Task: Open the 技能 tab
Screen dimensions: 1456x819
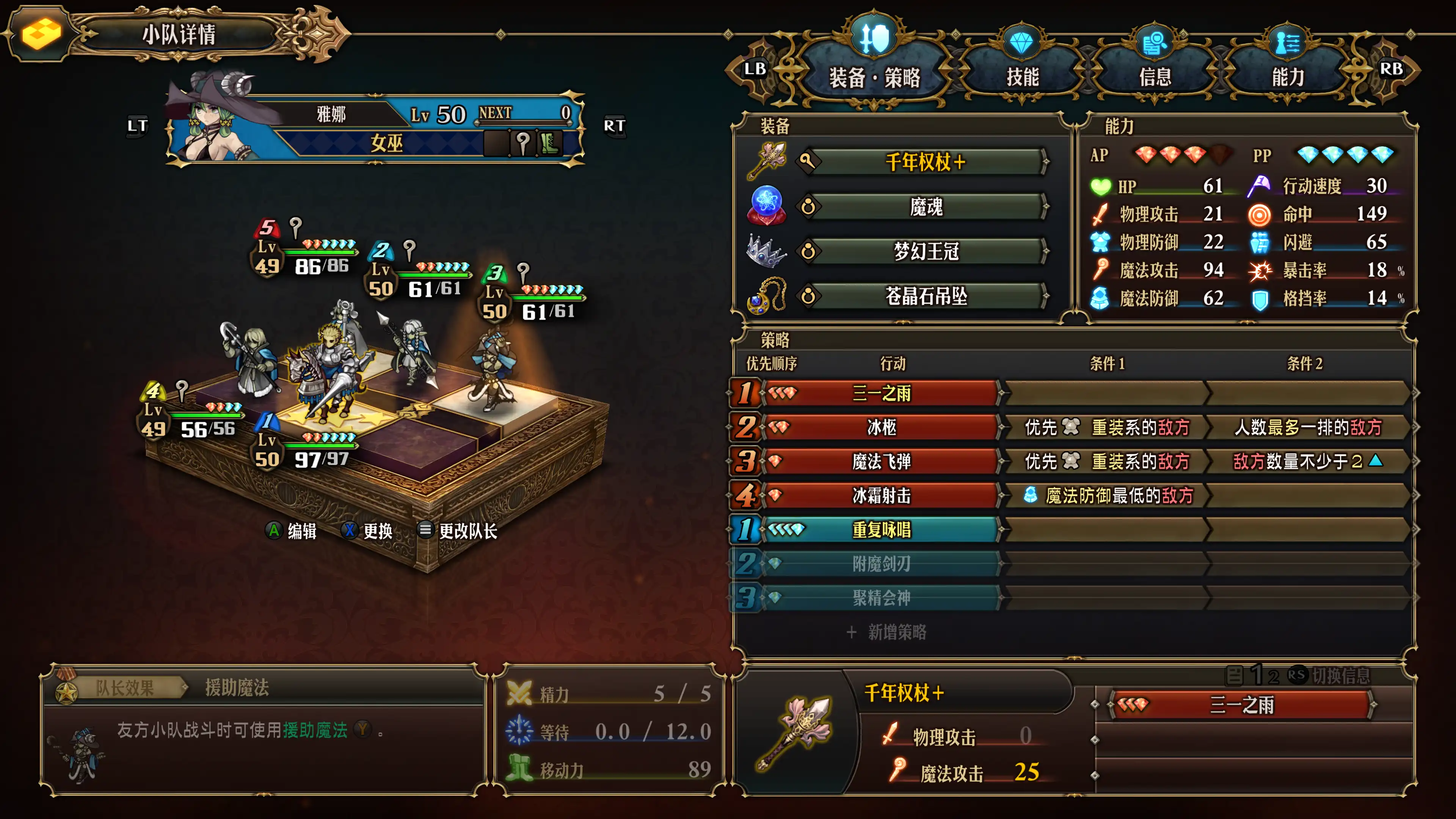Action: click(1022, 76)
